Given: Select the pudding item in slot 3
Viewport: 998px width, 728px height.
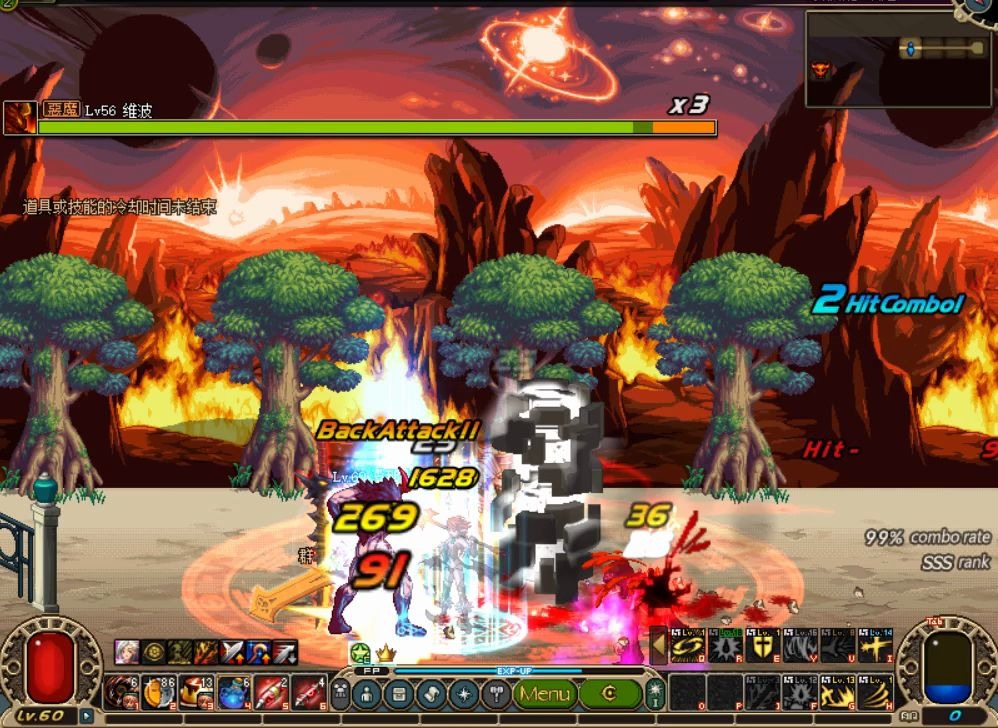Looking at the screenshot, I should 196,691.
